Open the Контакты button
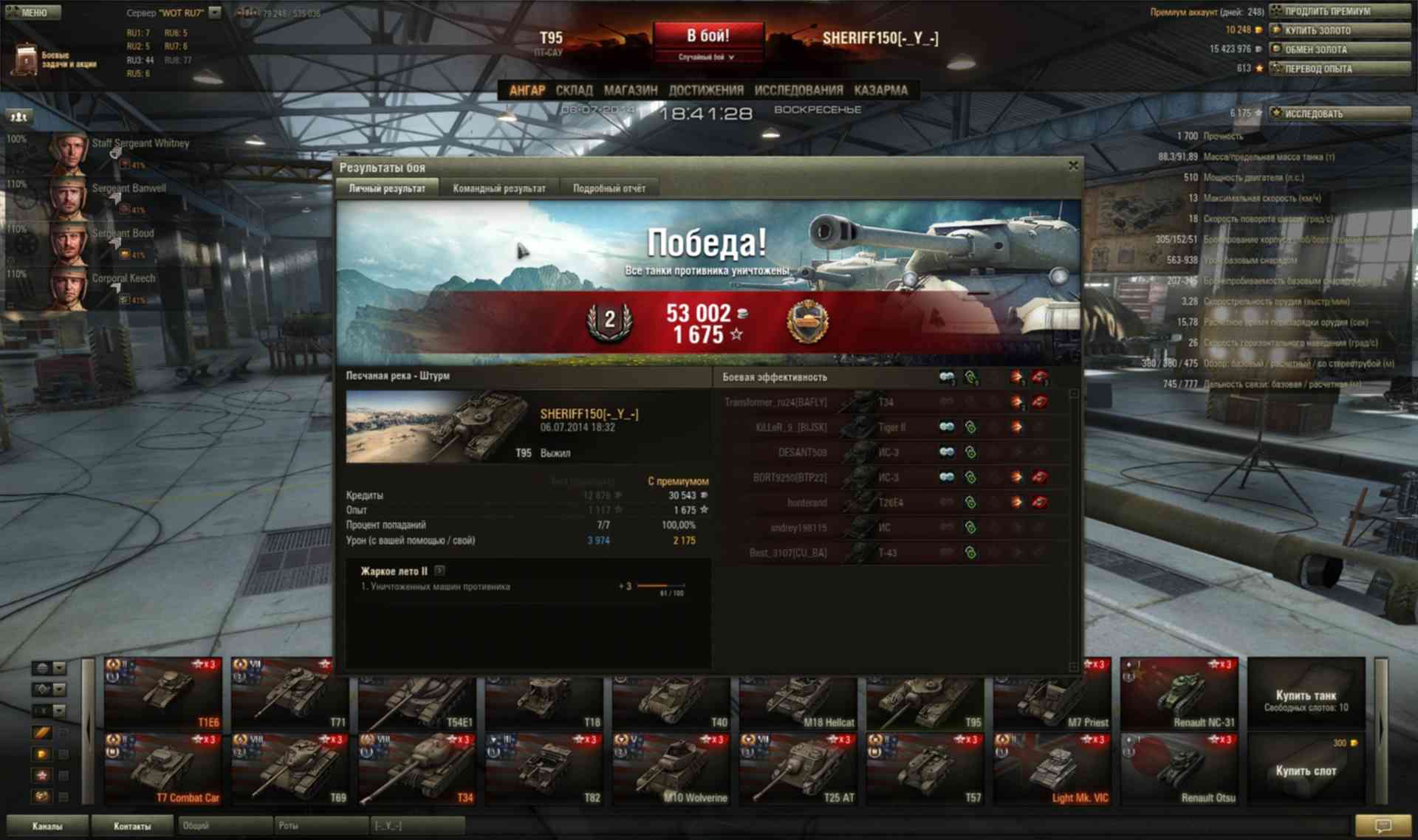This screenshot has width=1418, height=840. pyautogui.click(x=132, y=826)
